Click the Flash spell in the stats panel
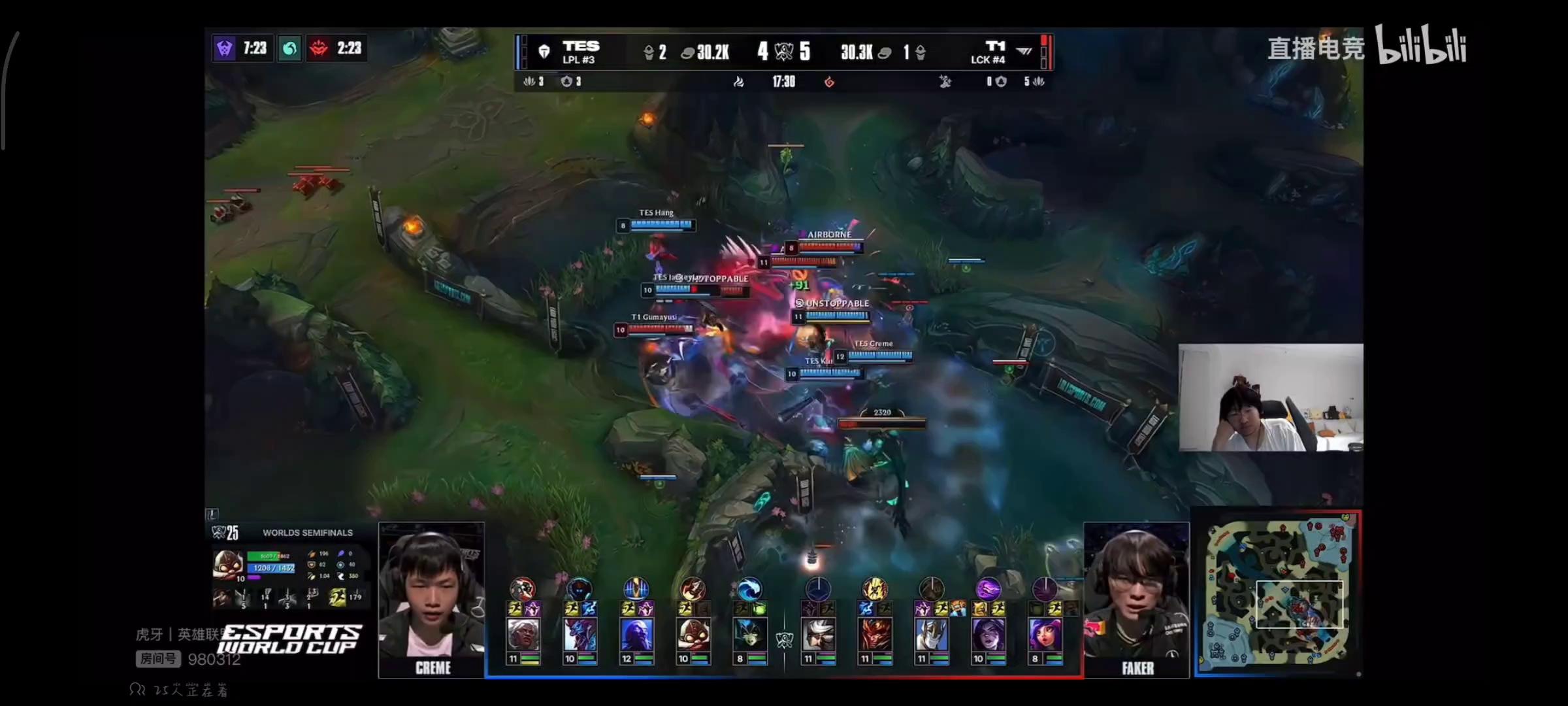 pyautogui.click(x=338, y=597)
